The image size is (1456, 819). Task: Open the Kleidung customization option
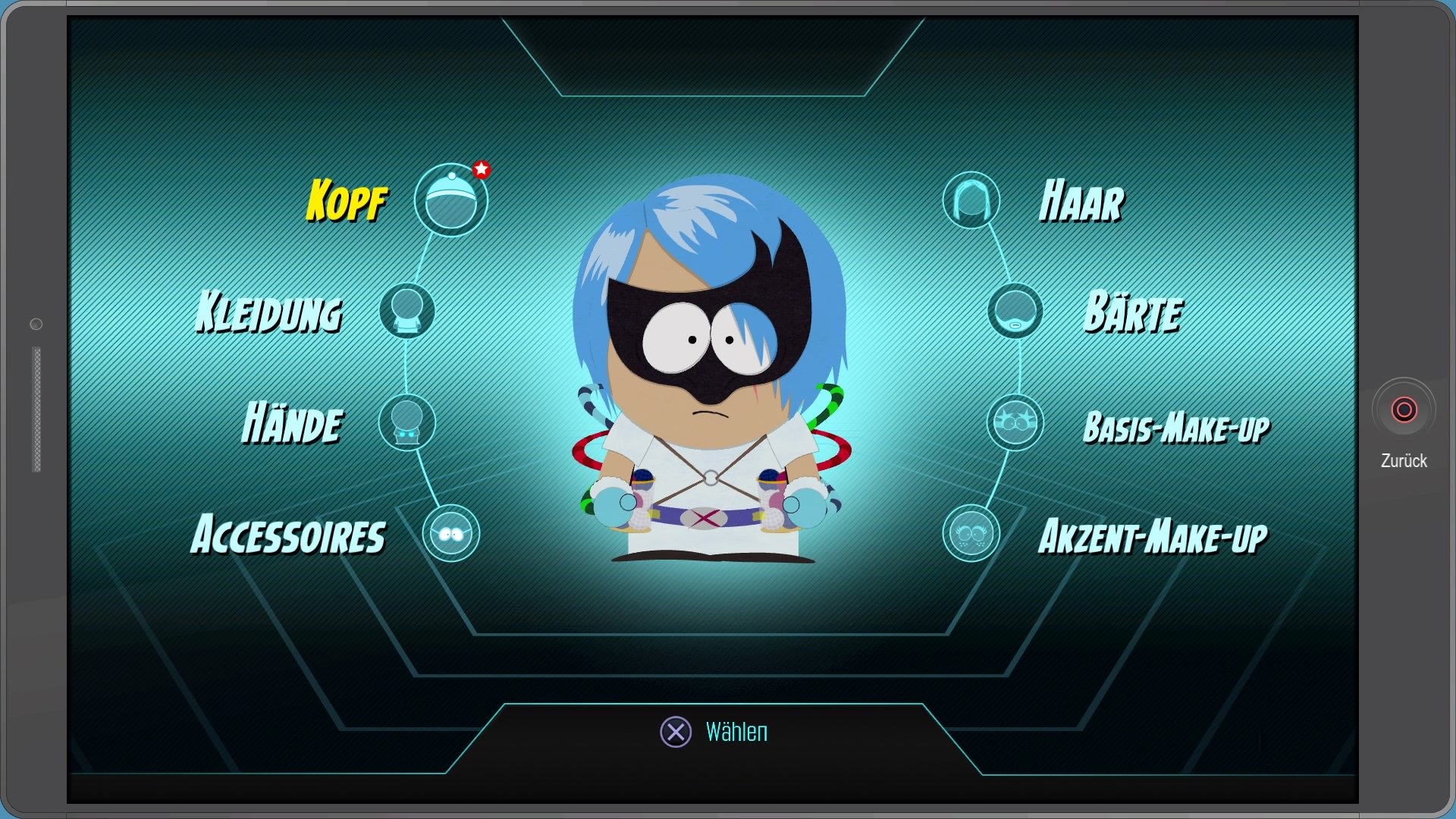(x=269, y=312)
